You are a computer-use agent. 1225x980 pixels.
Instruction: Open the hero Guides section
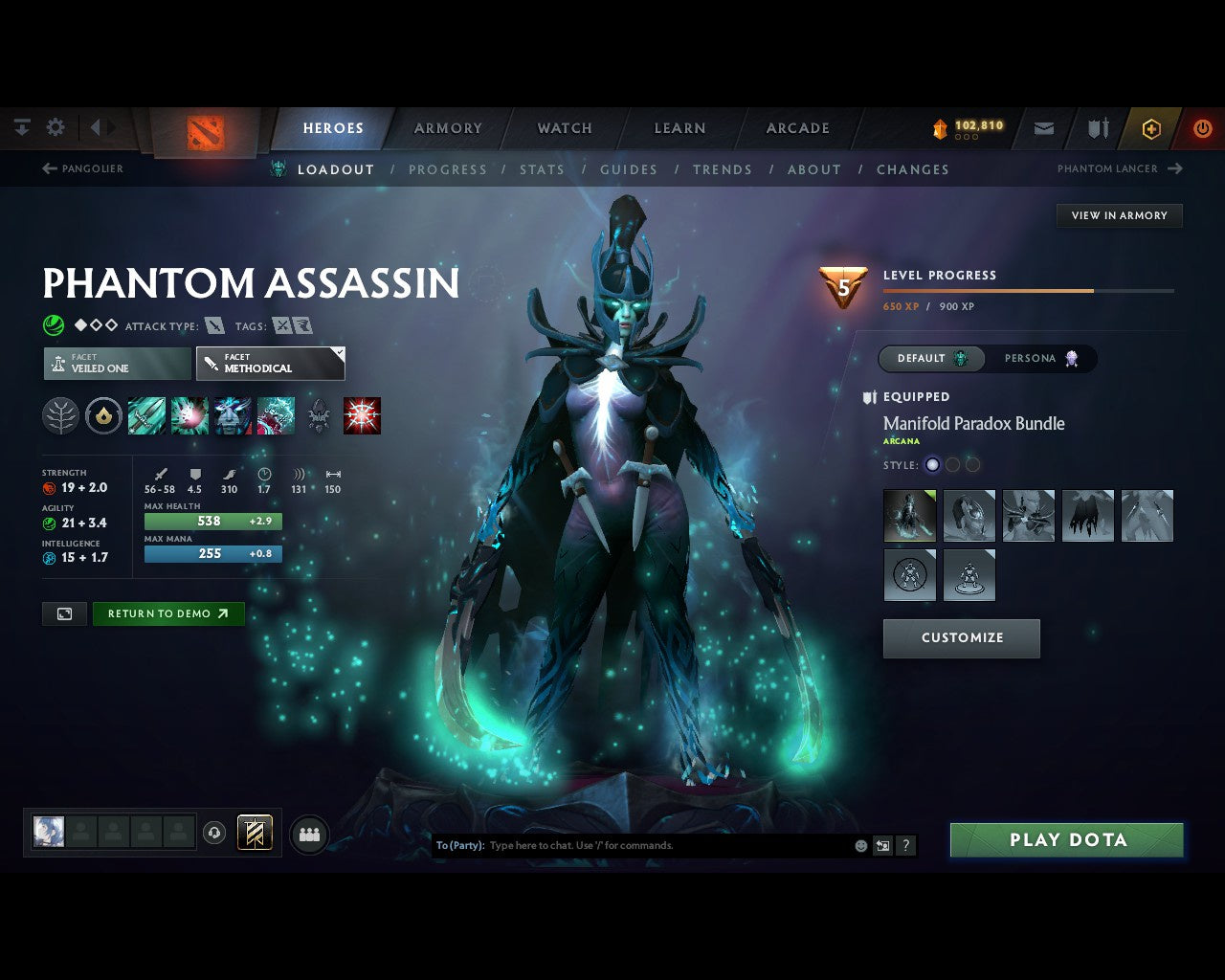629,169
